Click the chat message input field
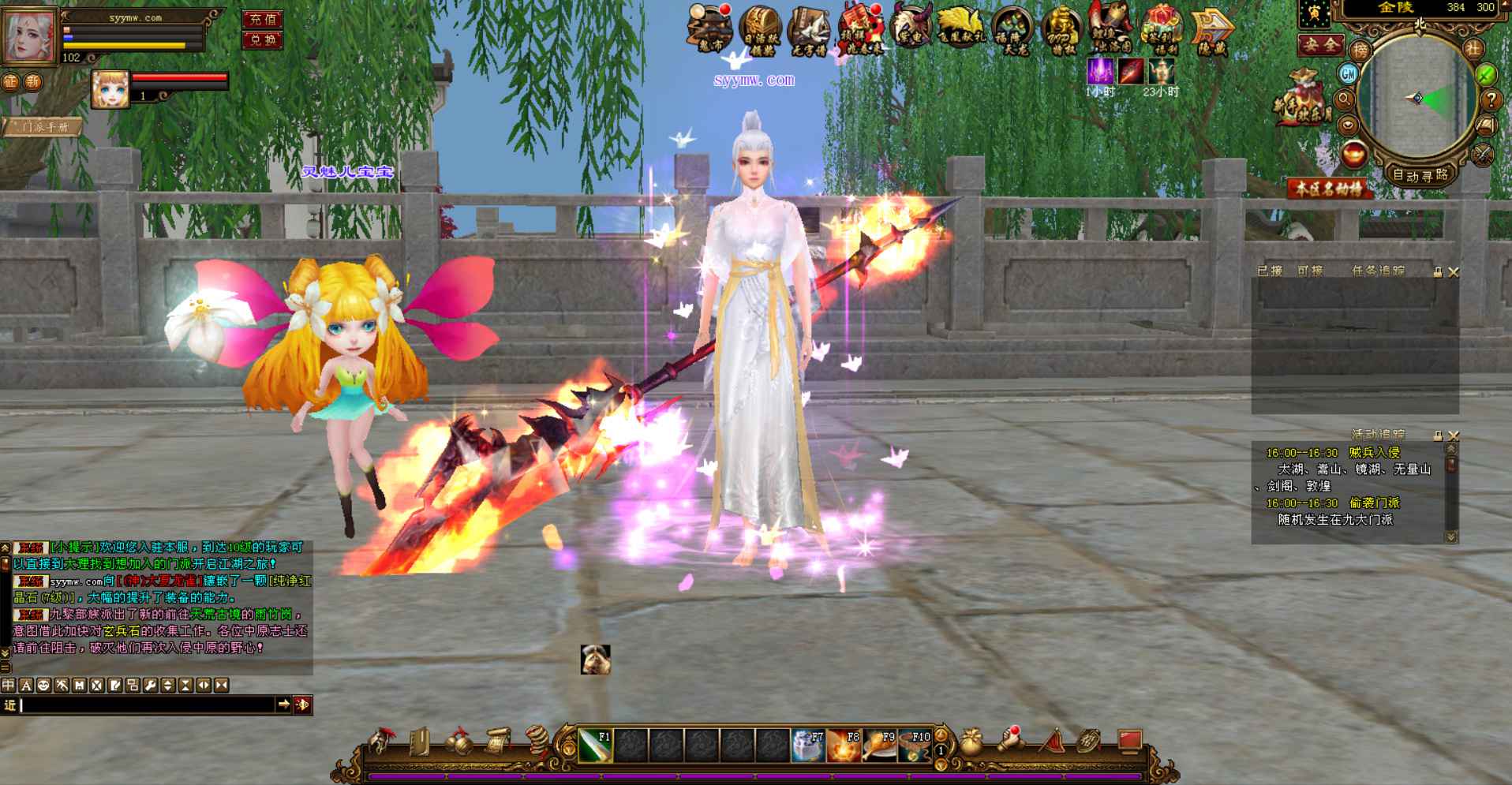The image size is (1512, 785). 146,705
